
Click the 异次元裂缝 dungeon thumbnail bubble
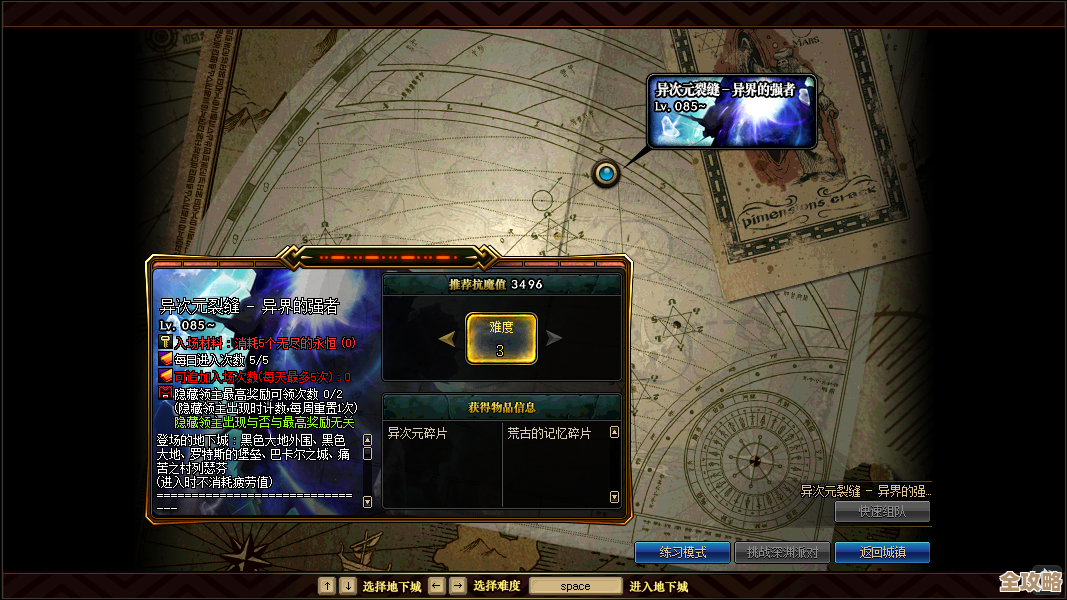731,112
